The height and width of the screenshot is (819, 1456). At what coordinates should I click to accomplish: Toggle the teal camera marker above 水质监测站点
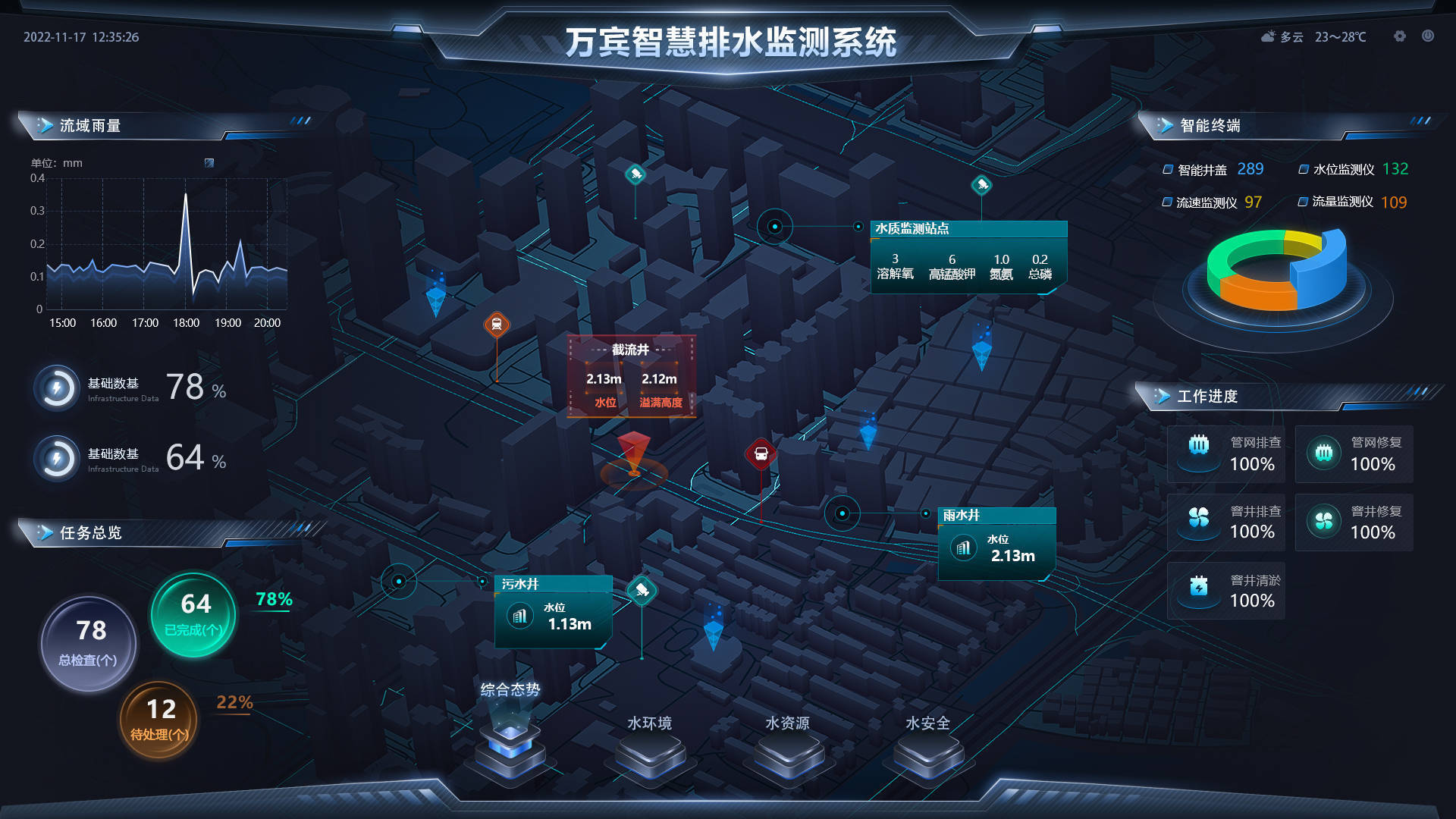tap(981, 183)
